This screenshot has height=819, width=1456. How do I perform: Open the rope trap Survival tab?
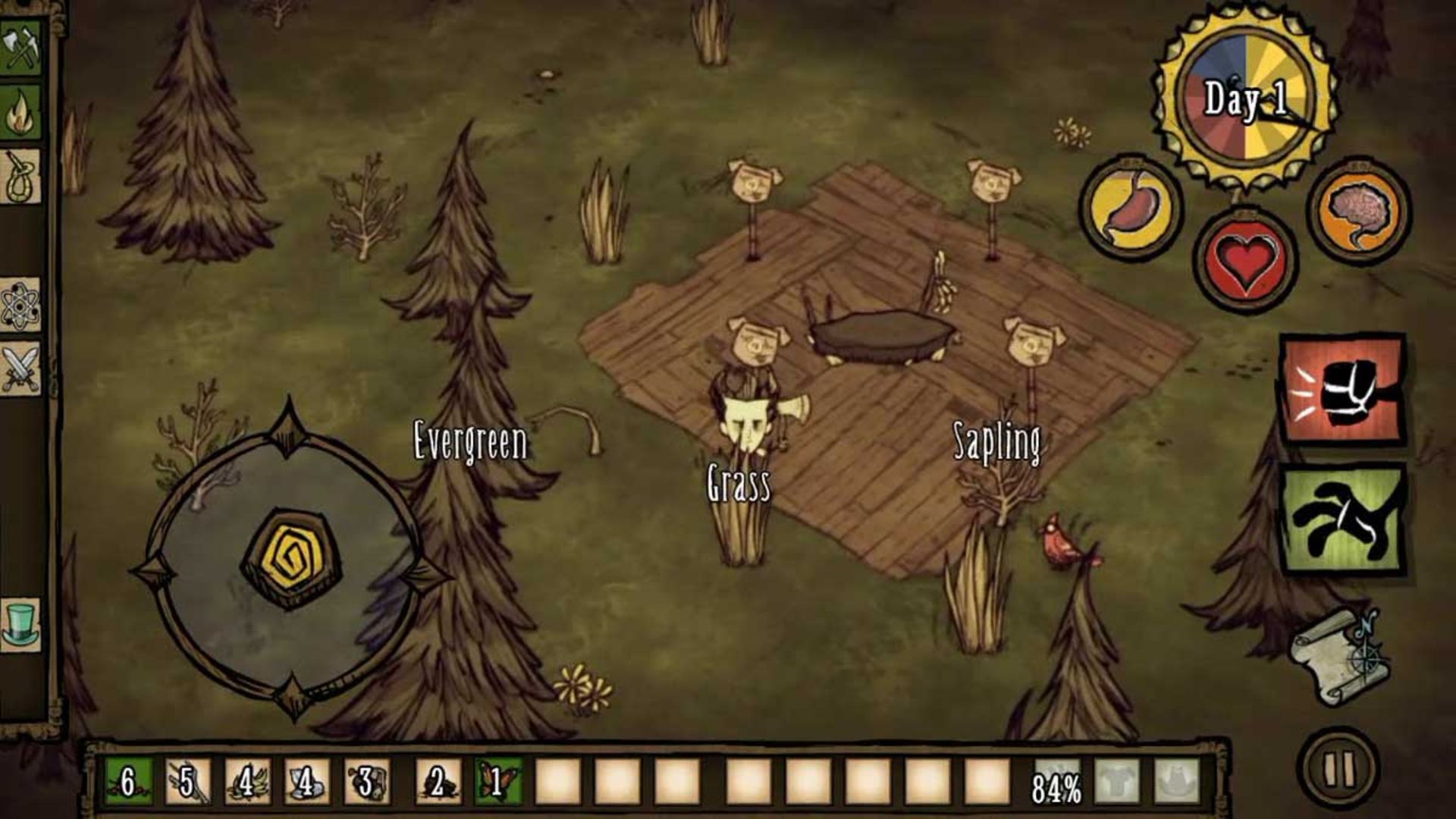pos(21,176)
